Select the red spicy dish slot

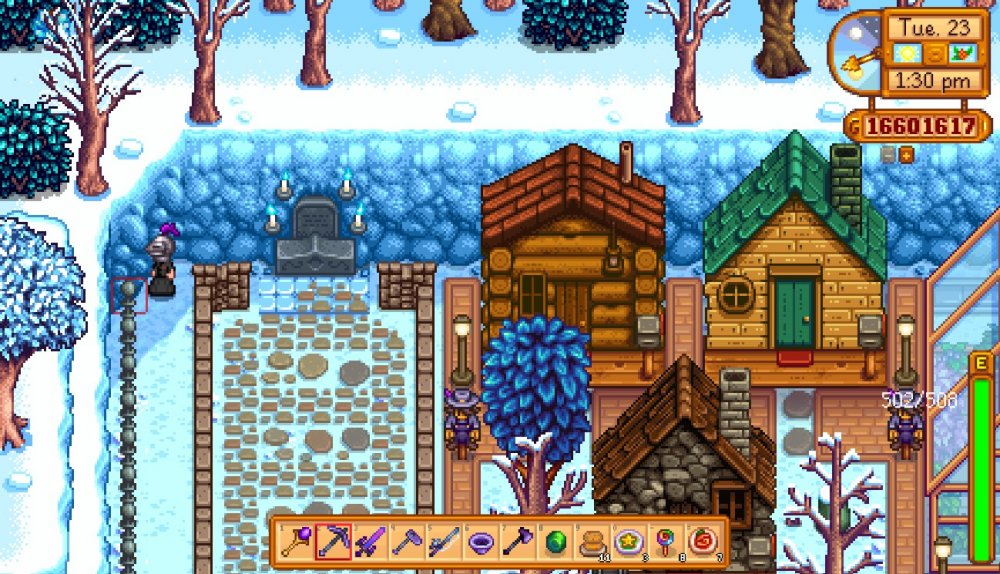click(703, 542)
